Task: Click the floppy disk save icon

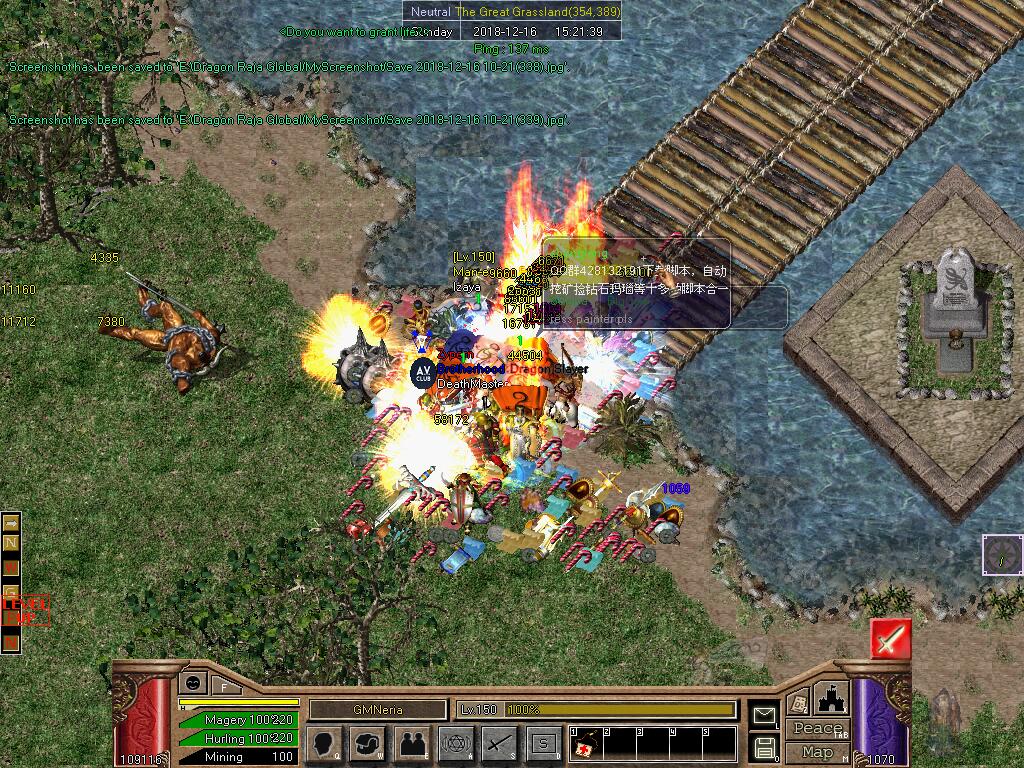Action: pos(765,746)
